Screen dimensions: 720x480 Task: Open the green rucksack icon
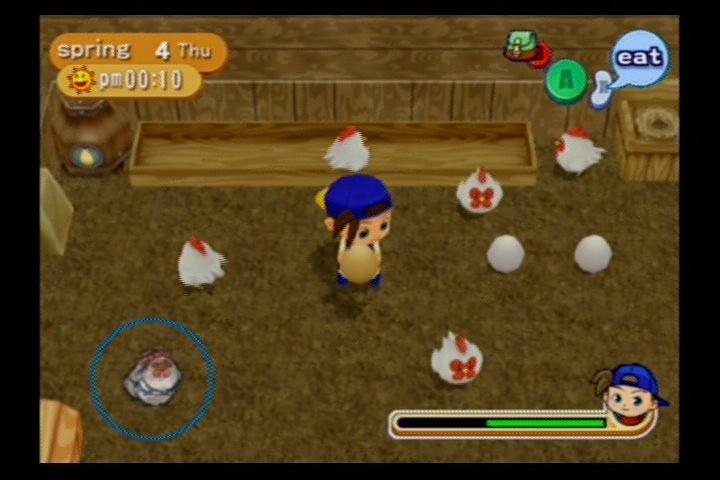point(522,44)
